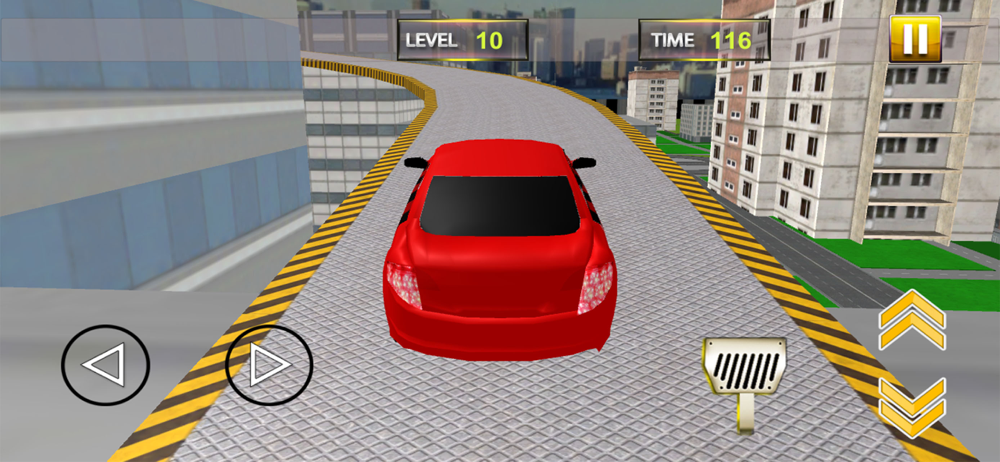This screenshot has width=1000, height=462.
Task: Reverse using the down chevrons
Action: click(x=911, y=407)
